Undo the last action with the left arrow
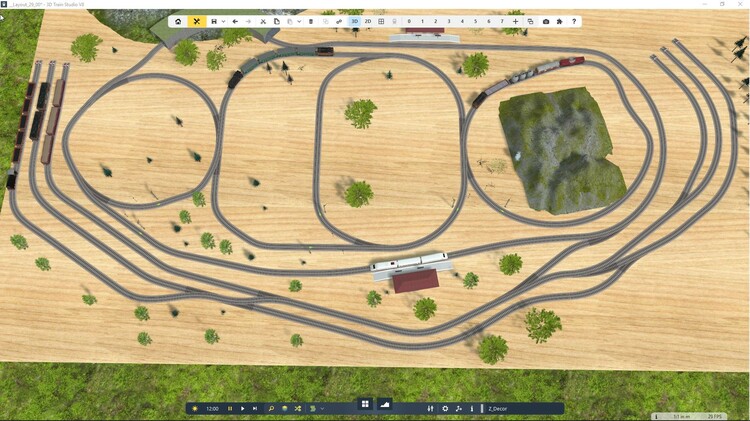 pyautogui.click(x=235, y=21)
